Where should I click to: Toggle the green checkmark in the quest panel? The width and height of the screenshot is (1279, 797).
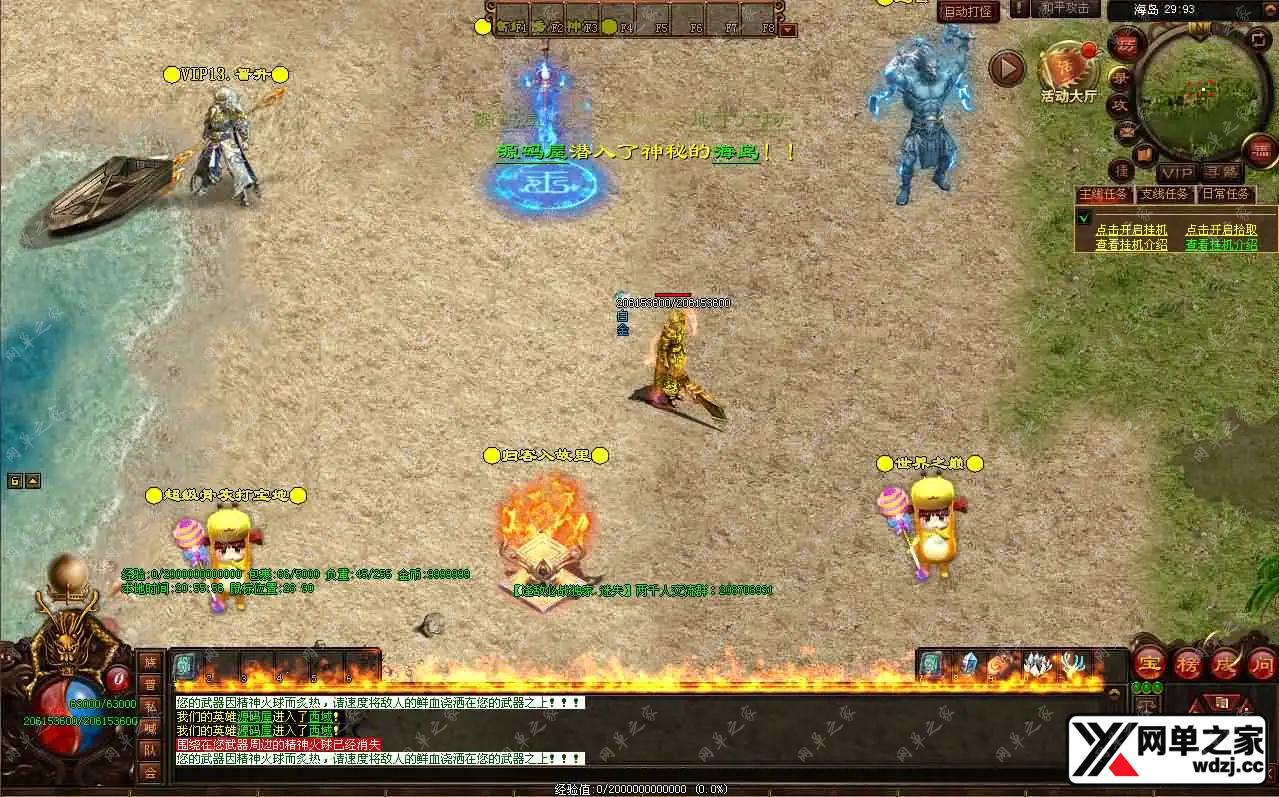pyautogui.click(x=1083, y=217)
